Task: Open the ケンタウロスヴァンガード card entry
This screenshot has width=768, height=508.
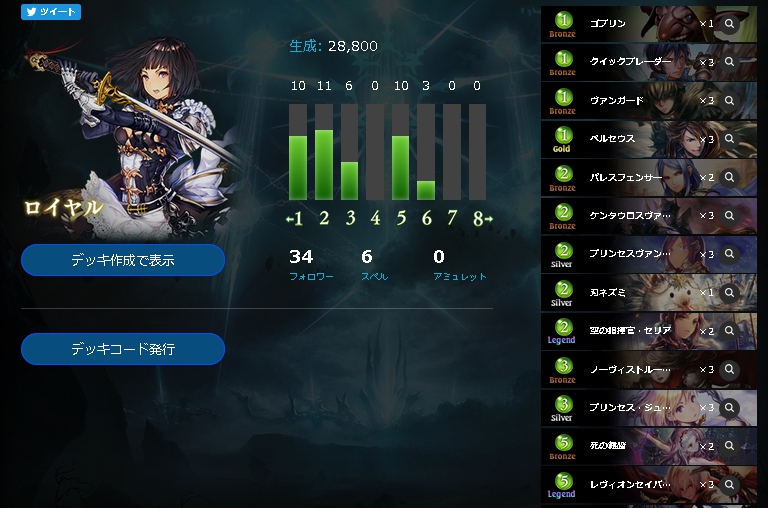Action: pos(630,215)
